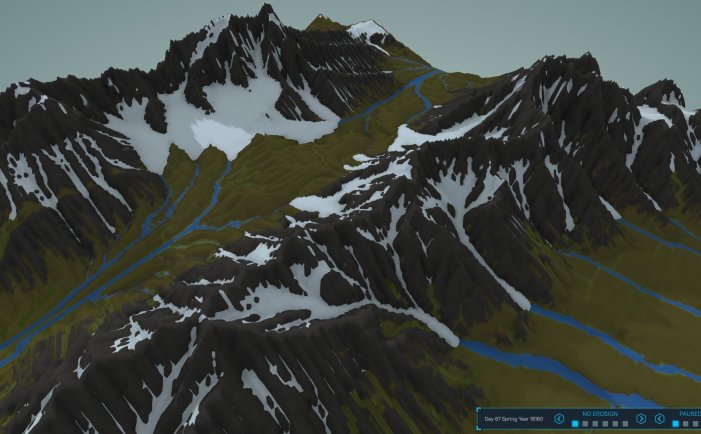Click the left arrow beside PAUSED speed
Viewport: 701px width, 434px height.
661,419
